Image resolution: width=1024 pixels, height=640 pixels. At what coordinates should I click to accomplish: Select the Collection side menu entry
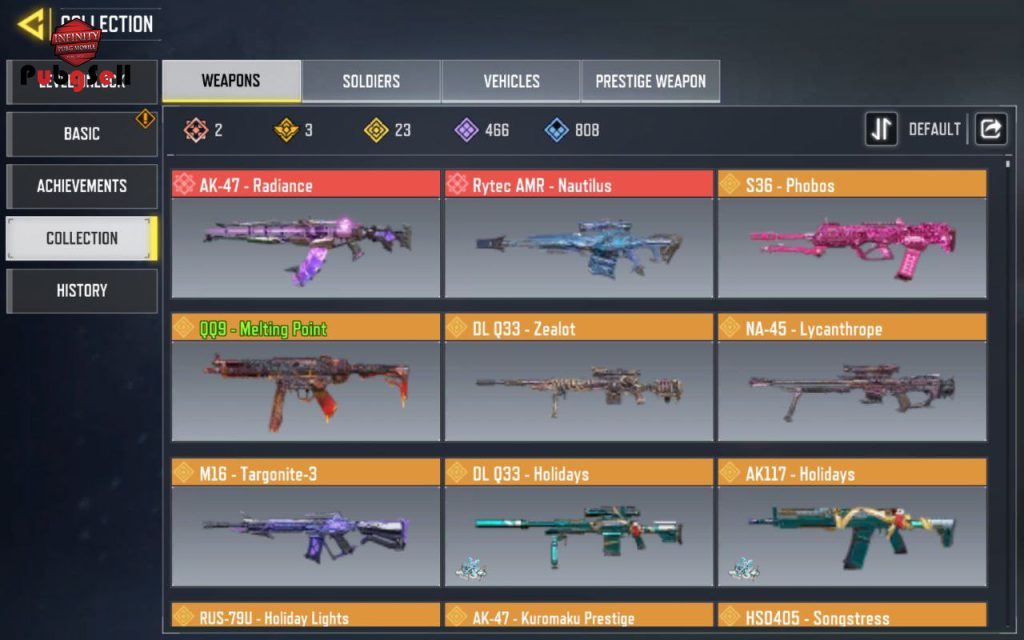coord(82,238)
